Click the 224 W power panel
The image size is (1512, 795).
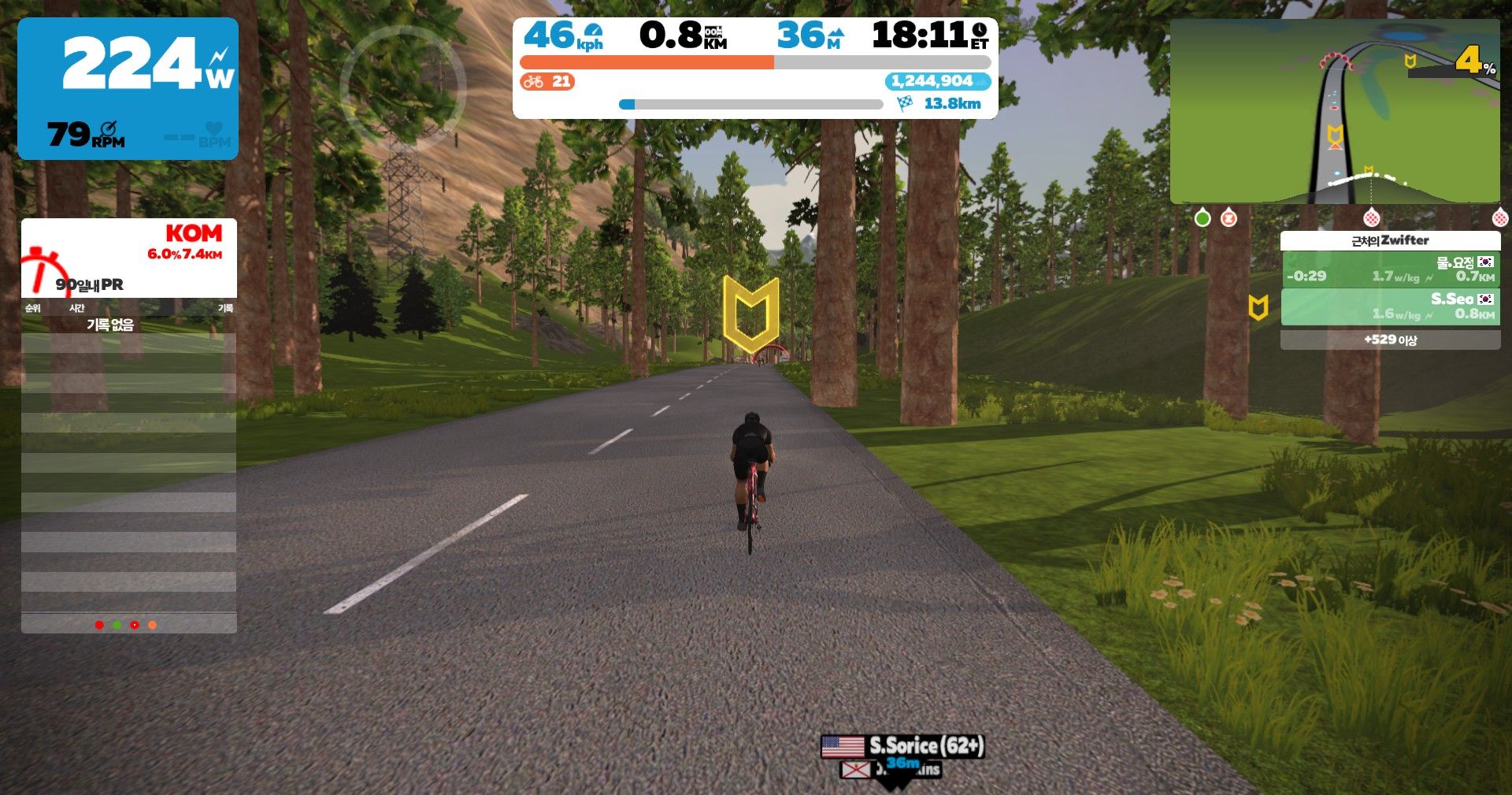128,88
